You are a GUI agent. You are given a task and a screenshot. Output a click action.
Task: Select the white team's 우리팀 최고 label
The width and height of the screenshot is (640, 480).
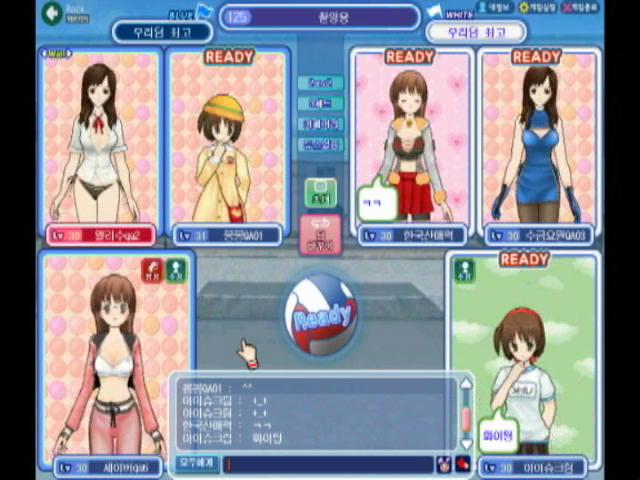click(476, 32)
